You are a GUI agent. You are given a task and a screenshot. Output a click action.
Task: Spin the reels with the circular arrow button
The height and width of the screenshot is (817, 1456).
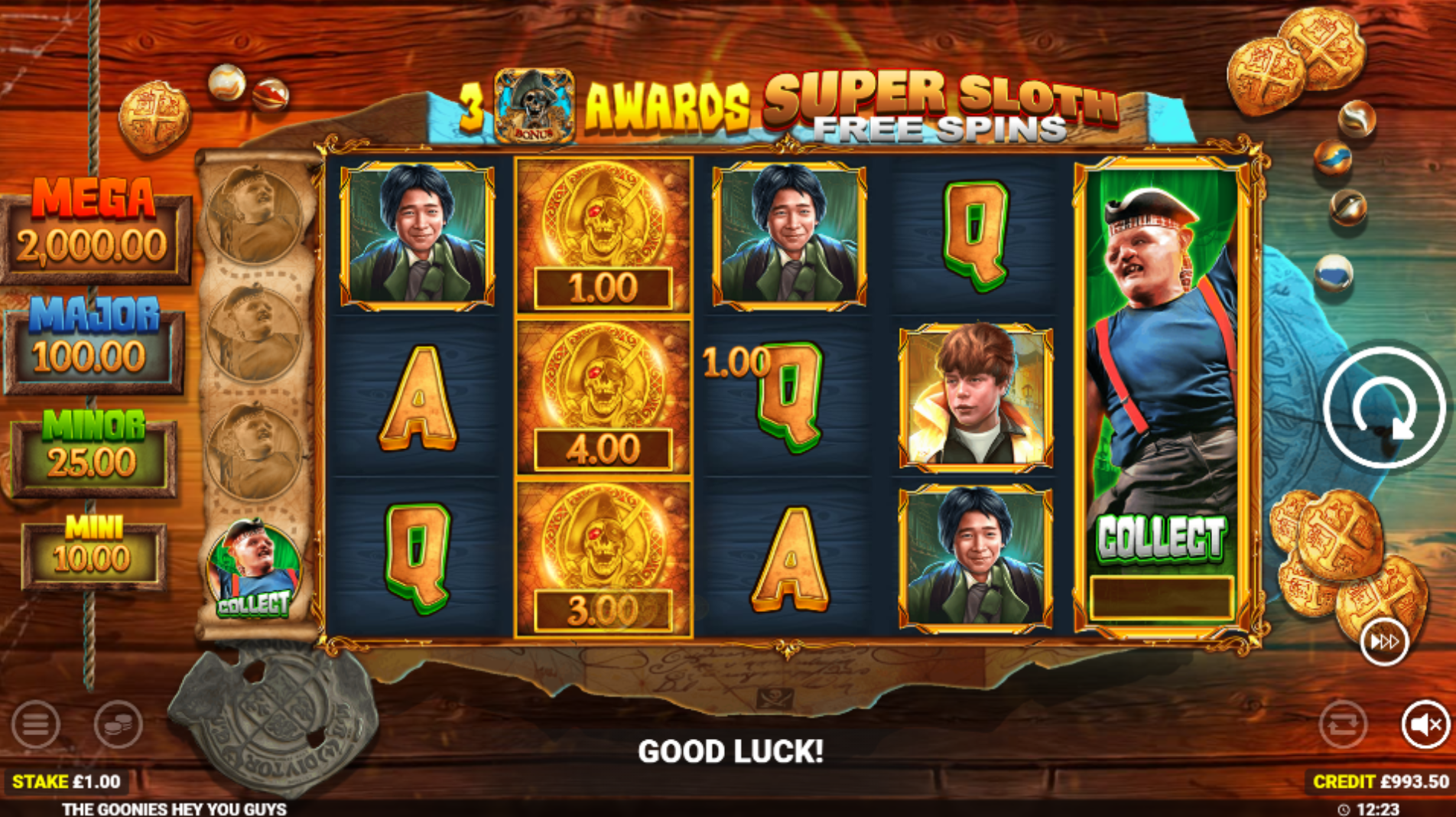click(x=1383, y=408)
